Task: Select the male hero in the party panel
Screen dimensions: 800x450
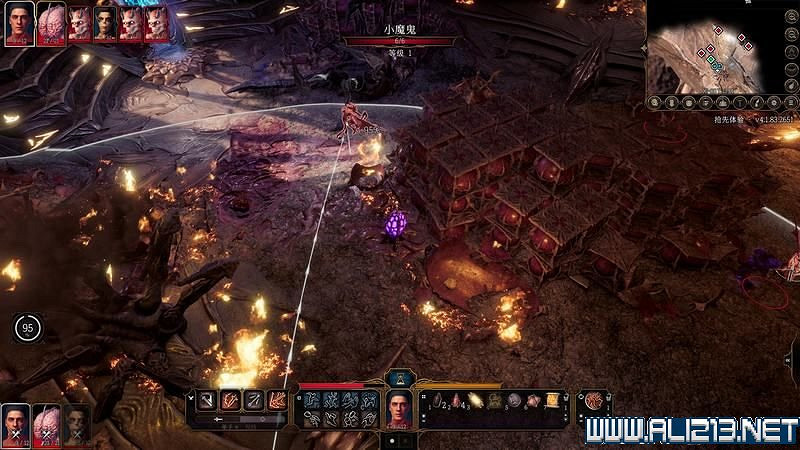Action: click(x=15, y=423)
